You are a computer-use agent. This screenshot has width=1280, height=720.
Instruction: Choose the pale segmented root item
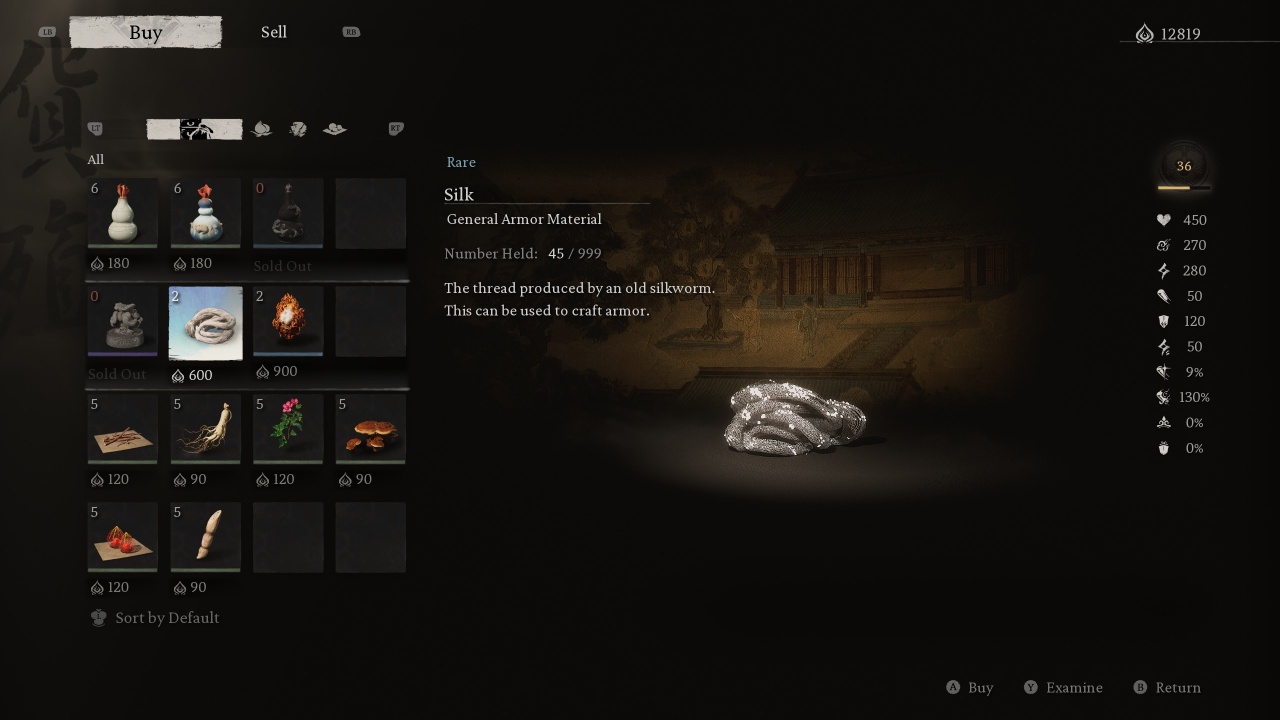pyautogui.click(x=205, y=537)
